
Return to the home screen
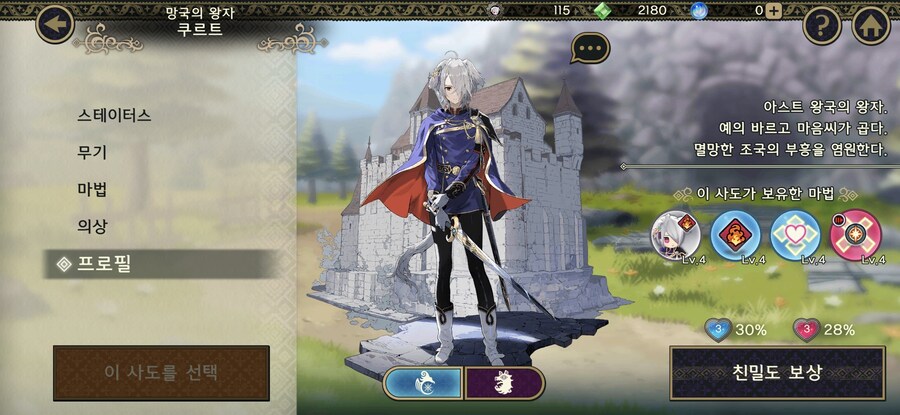tap(871, 25)
